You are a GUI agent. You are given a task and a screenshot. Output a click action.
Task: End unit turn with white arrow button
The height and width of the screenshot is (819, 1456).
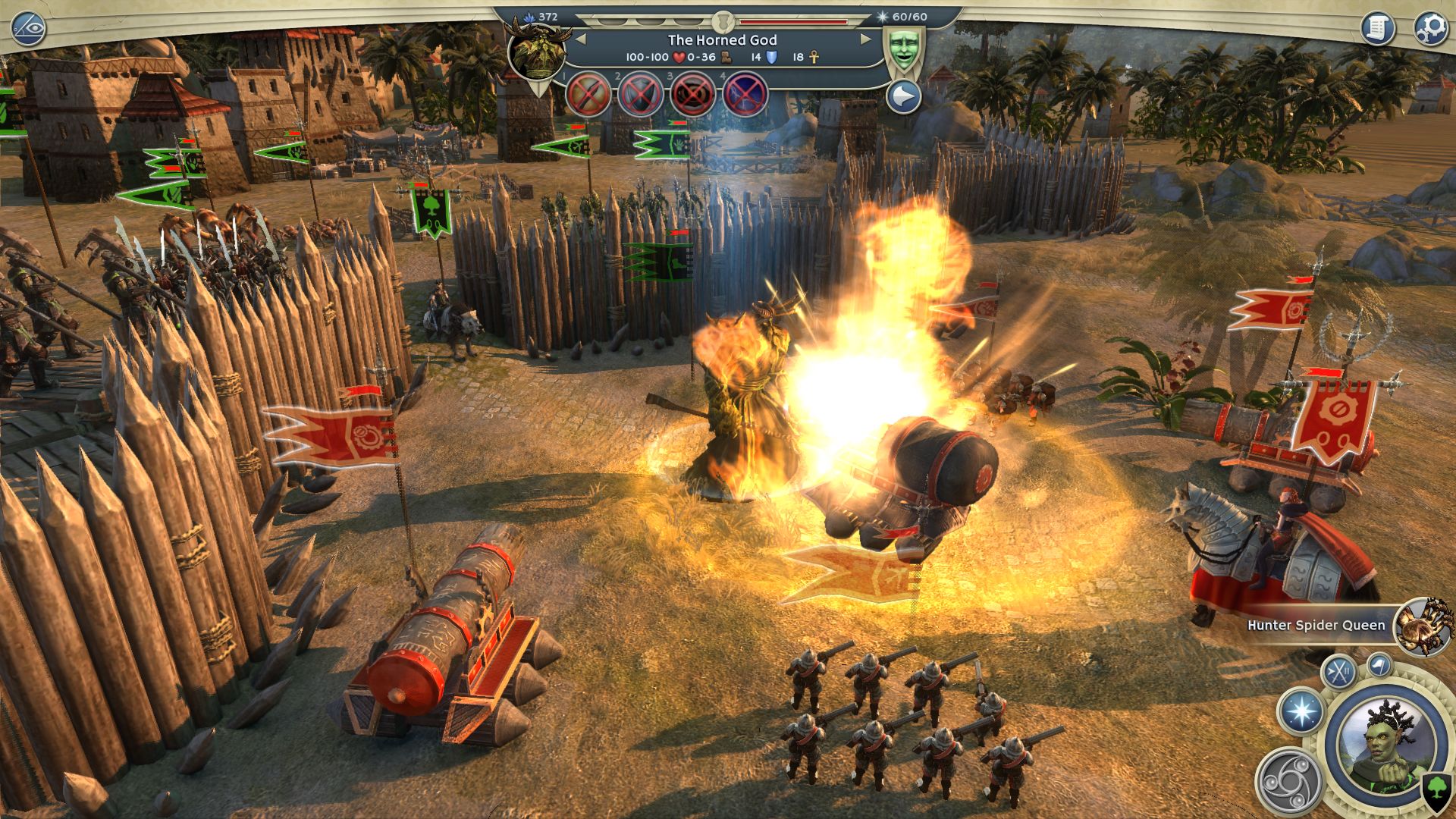pyautogui.click(x=903, y=97)
